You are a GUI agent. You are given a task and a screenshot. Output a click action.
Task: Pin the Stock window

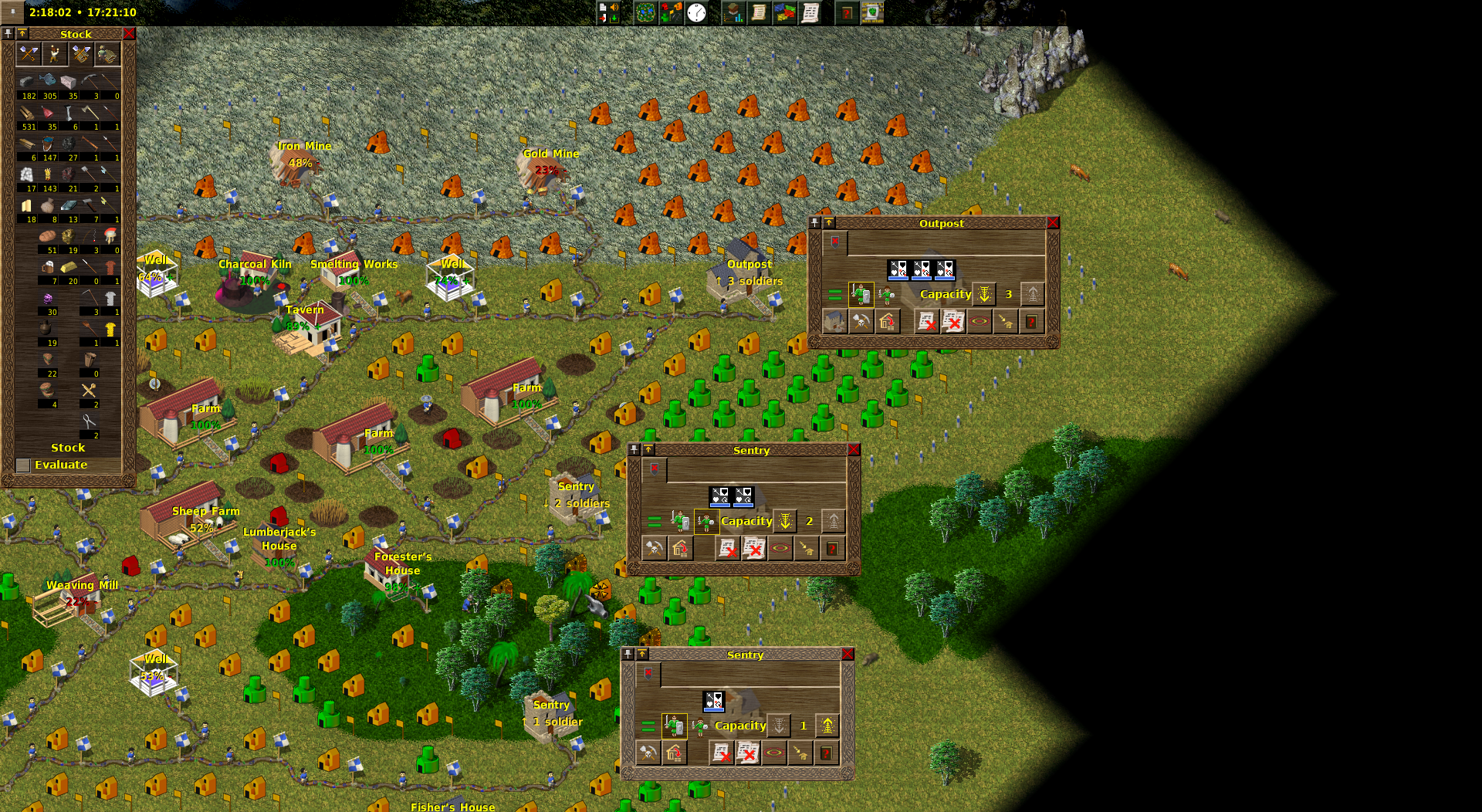coord(8,34)
